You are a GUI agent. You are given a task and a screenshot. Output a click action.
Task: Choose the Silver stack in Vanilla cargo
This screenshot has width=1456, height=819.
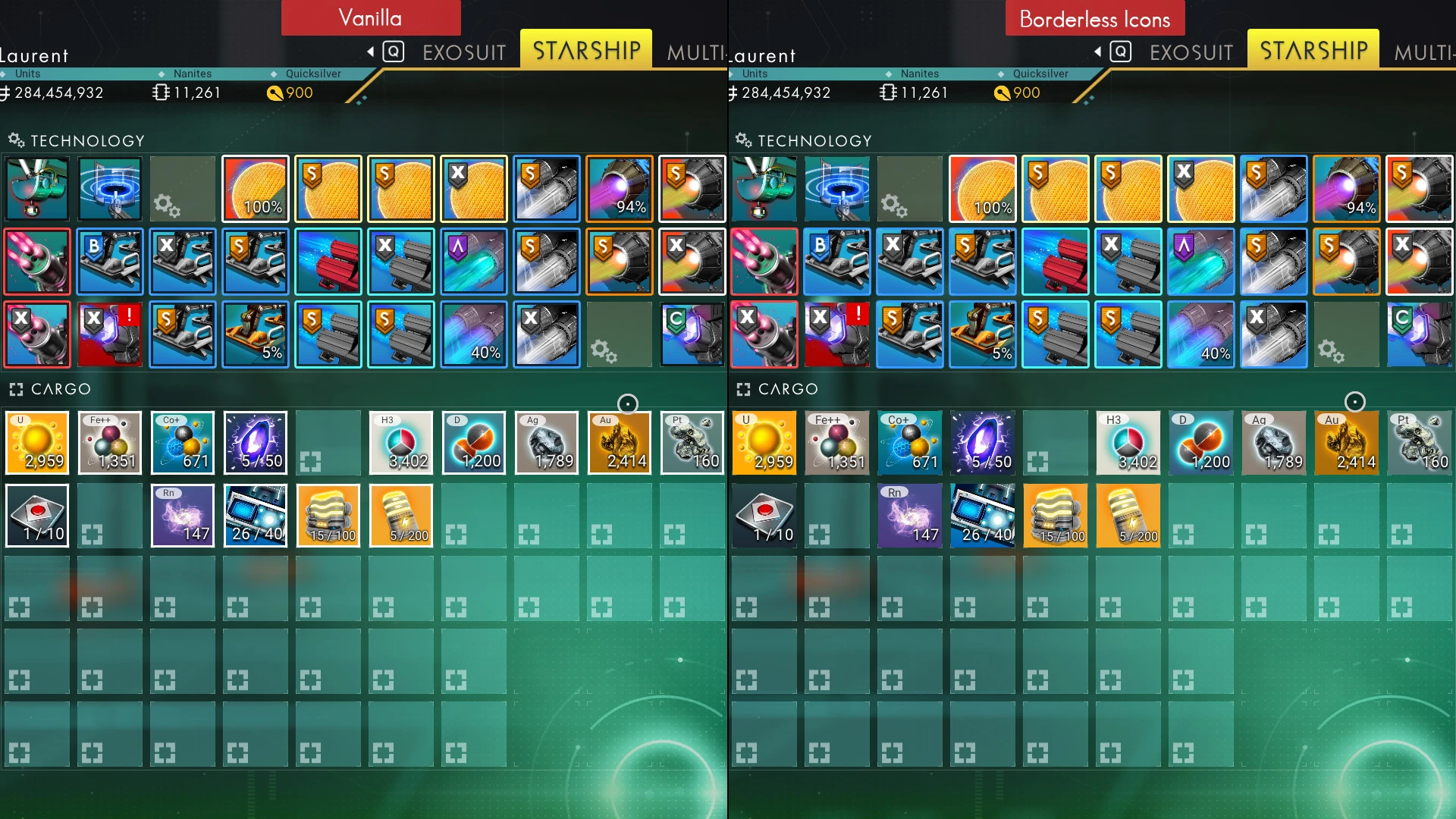coord(547,443)
